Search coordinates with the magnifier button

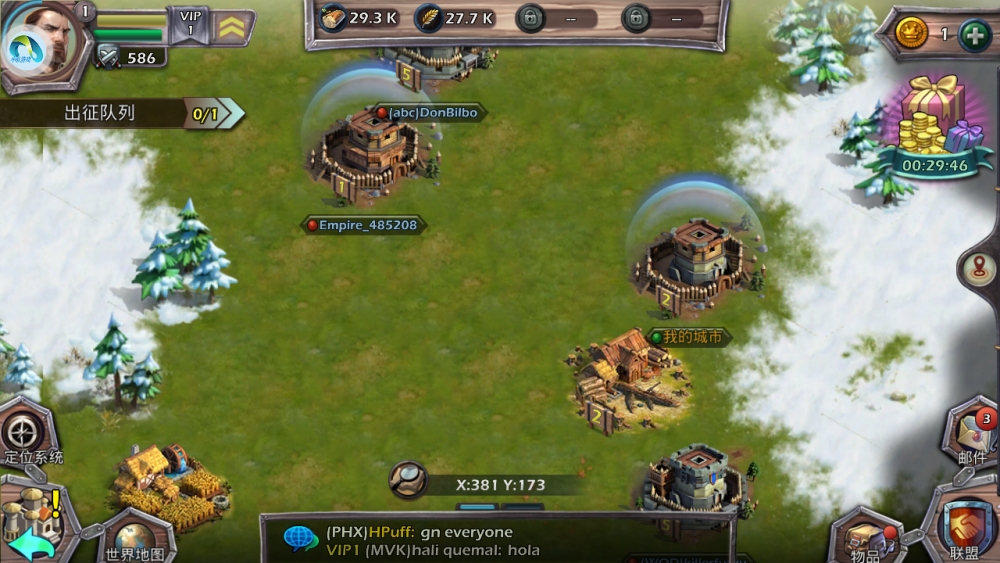pos(408,479)
